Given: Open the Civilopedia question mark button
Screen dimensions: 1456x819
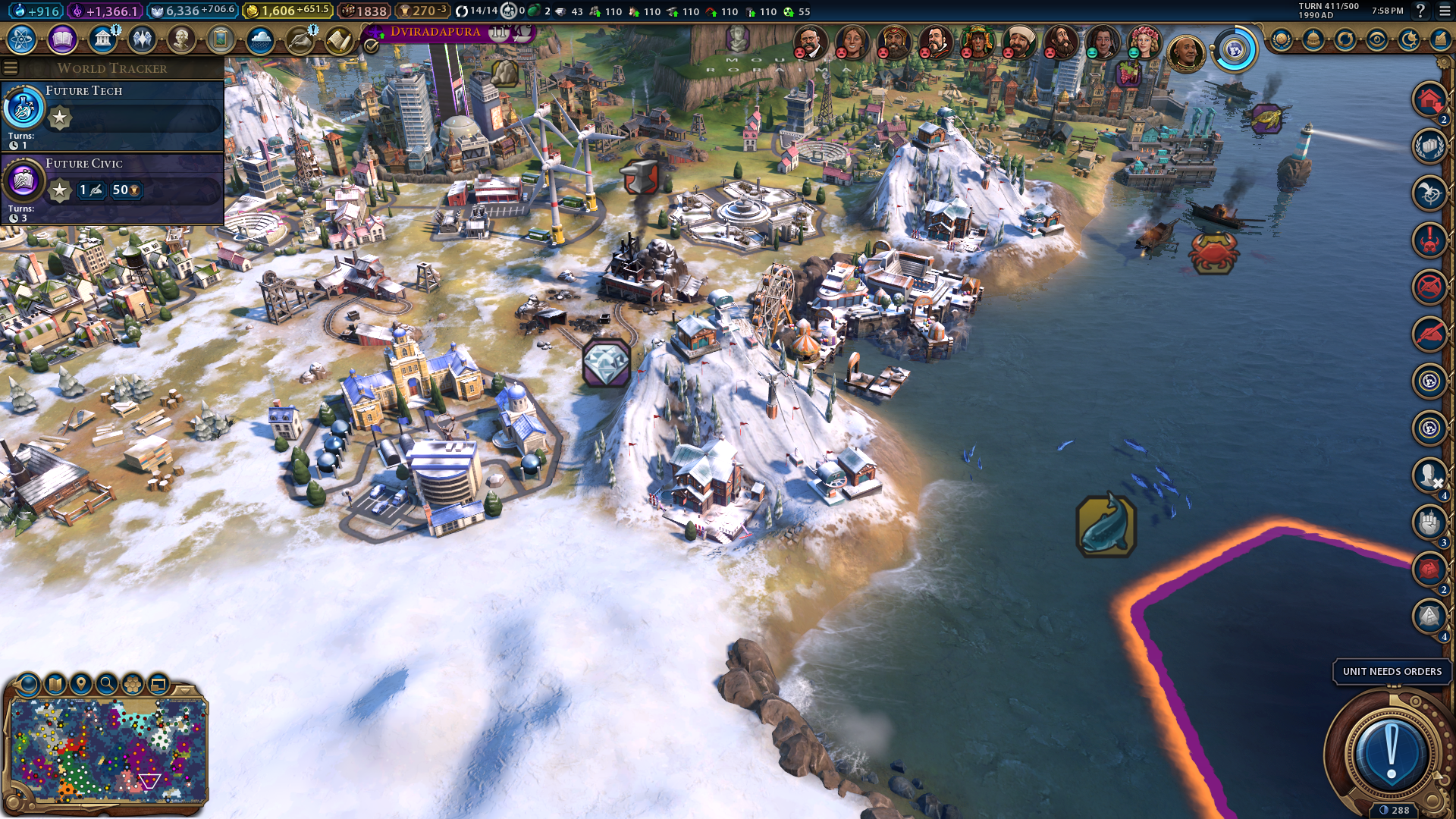Looking at the screenshot, I should pos(1420,11).
